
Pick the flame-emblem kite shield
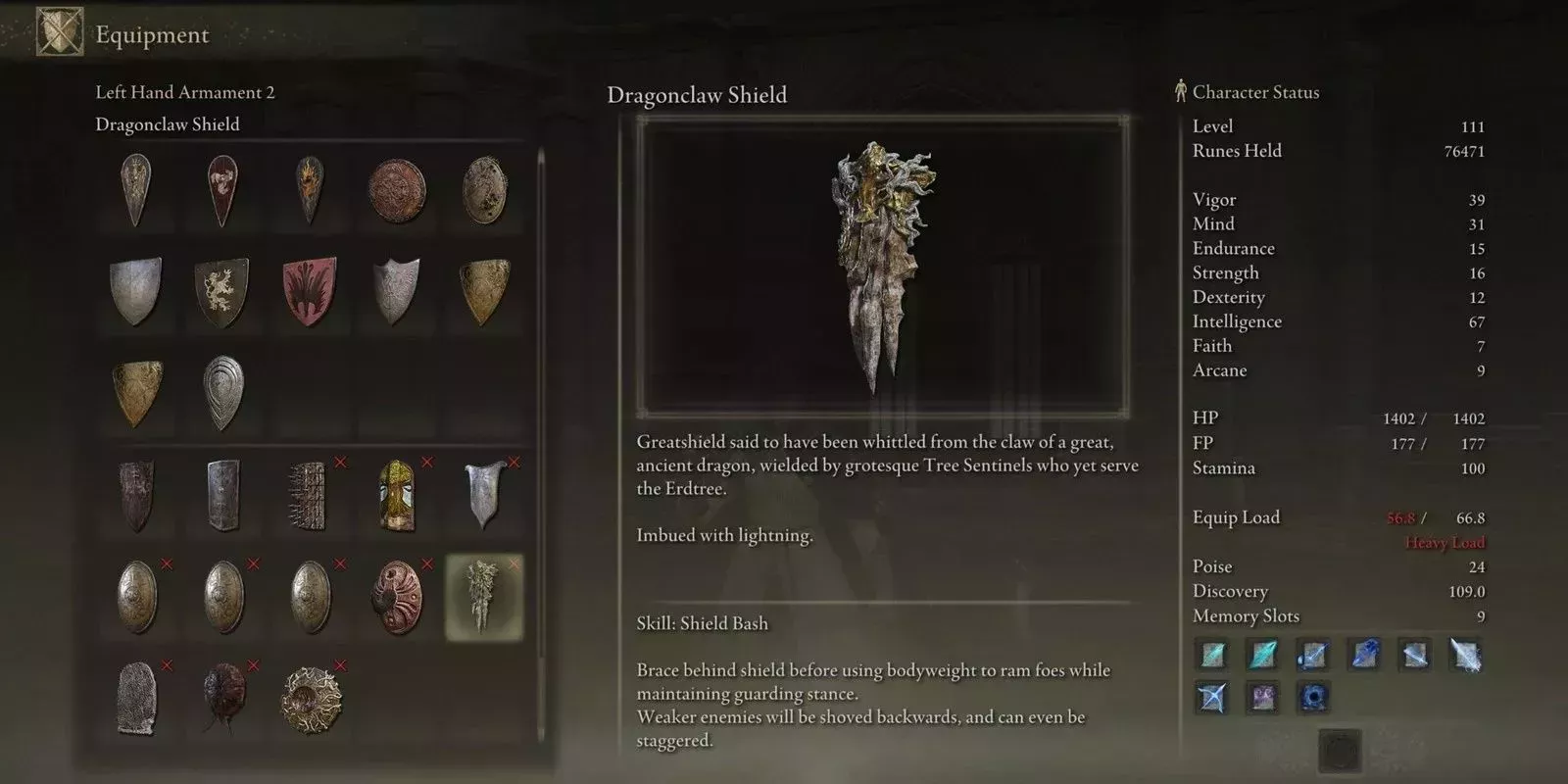310,190
